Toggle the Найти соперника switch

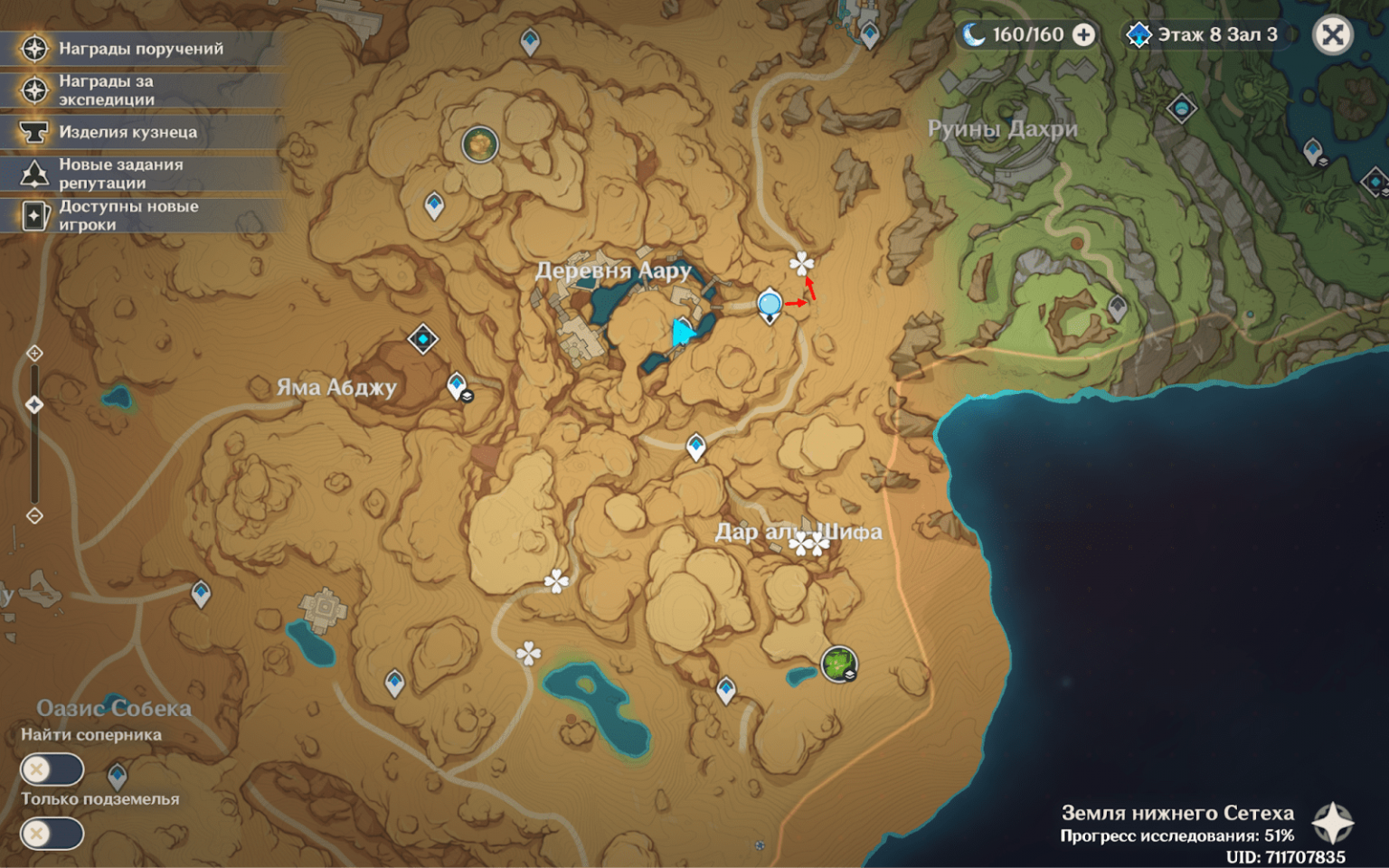tap(52, 769)
